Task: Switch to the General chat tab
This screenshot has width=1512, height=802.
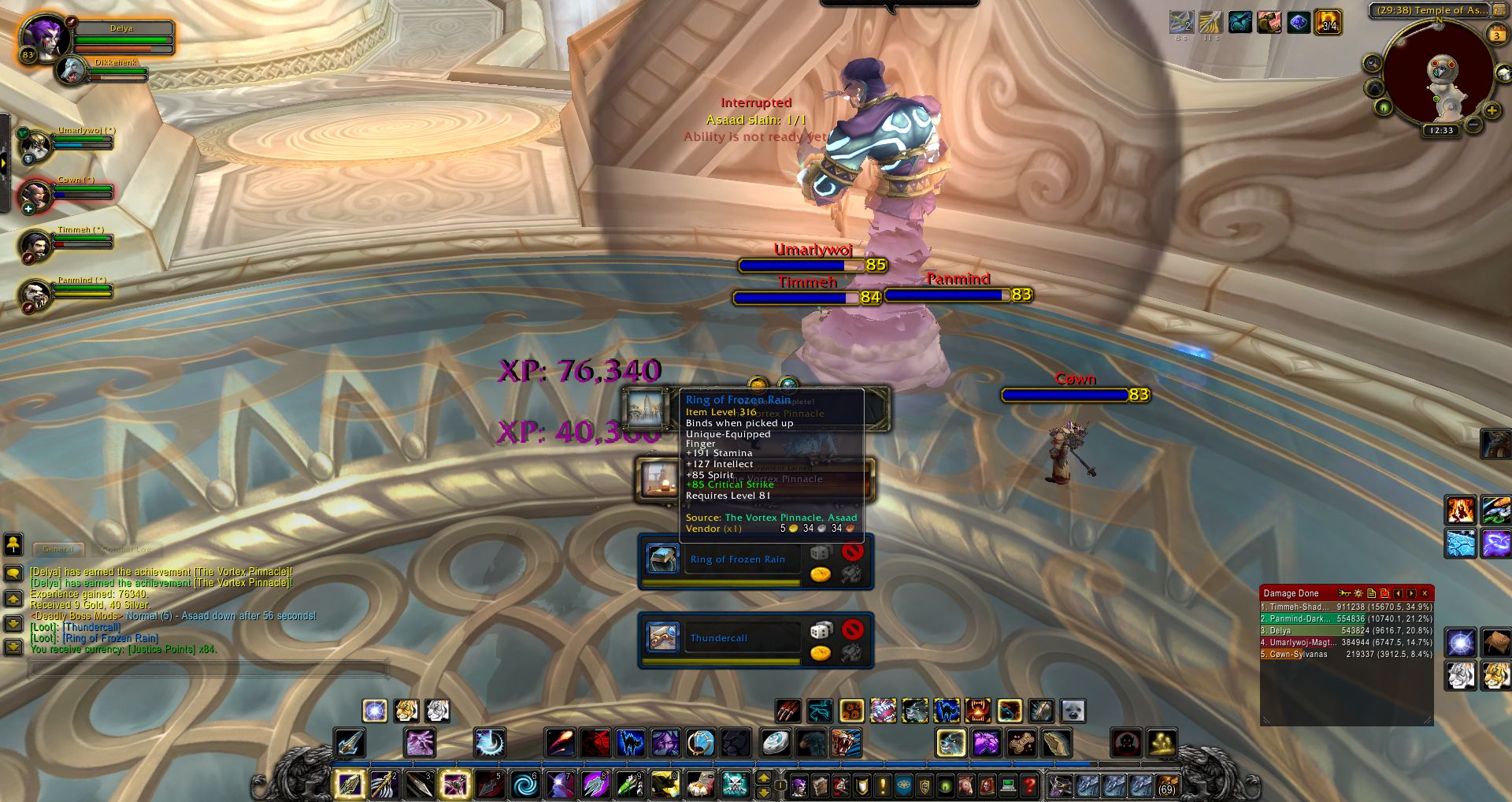Action: click(58, 549)
